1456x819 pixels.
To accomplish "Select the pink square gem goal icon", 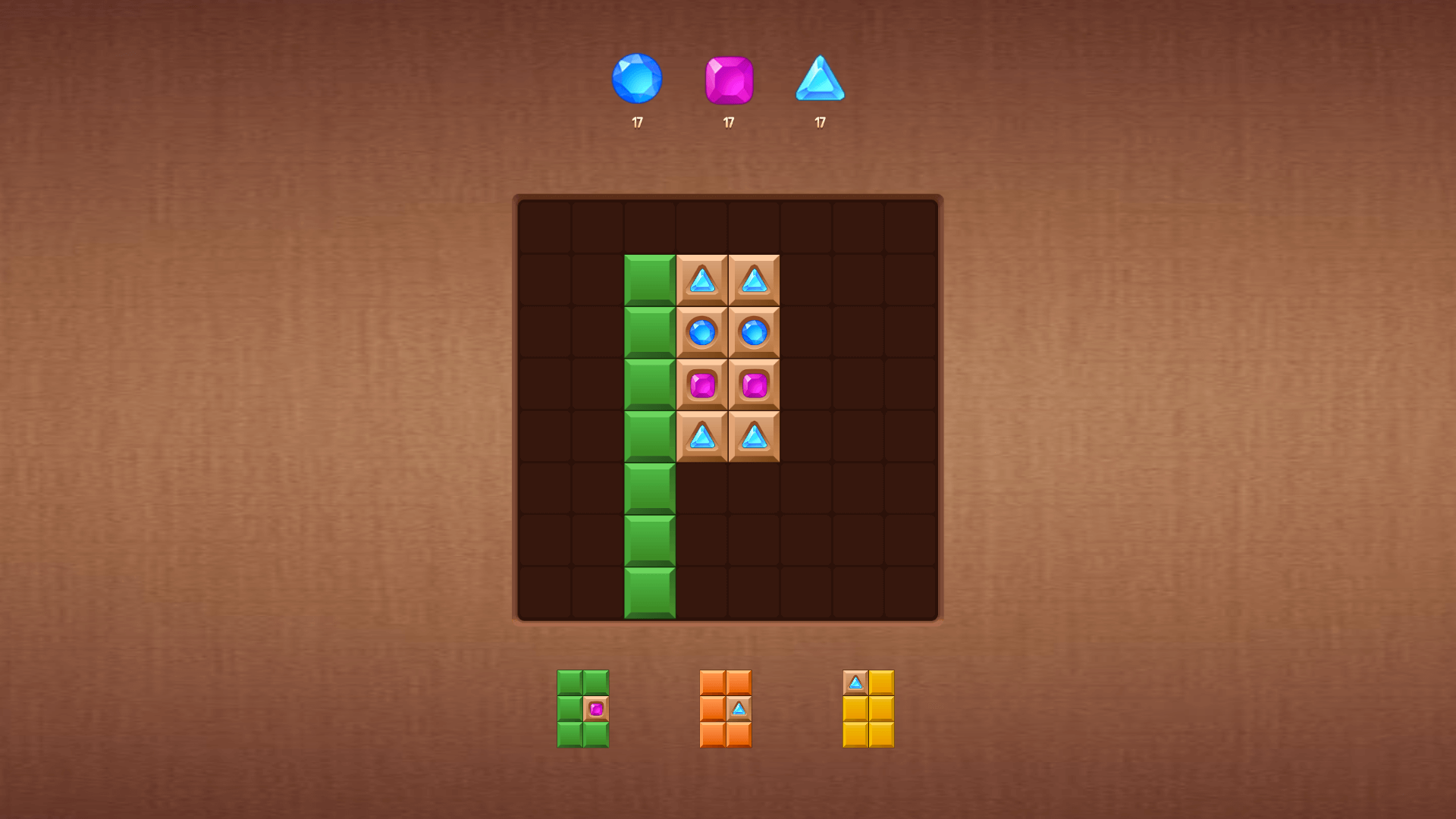I will pos(729,79).
